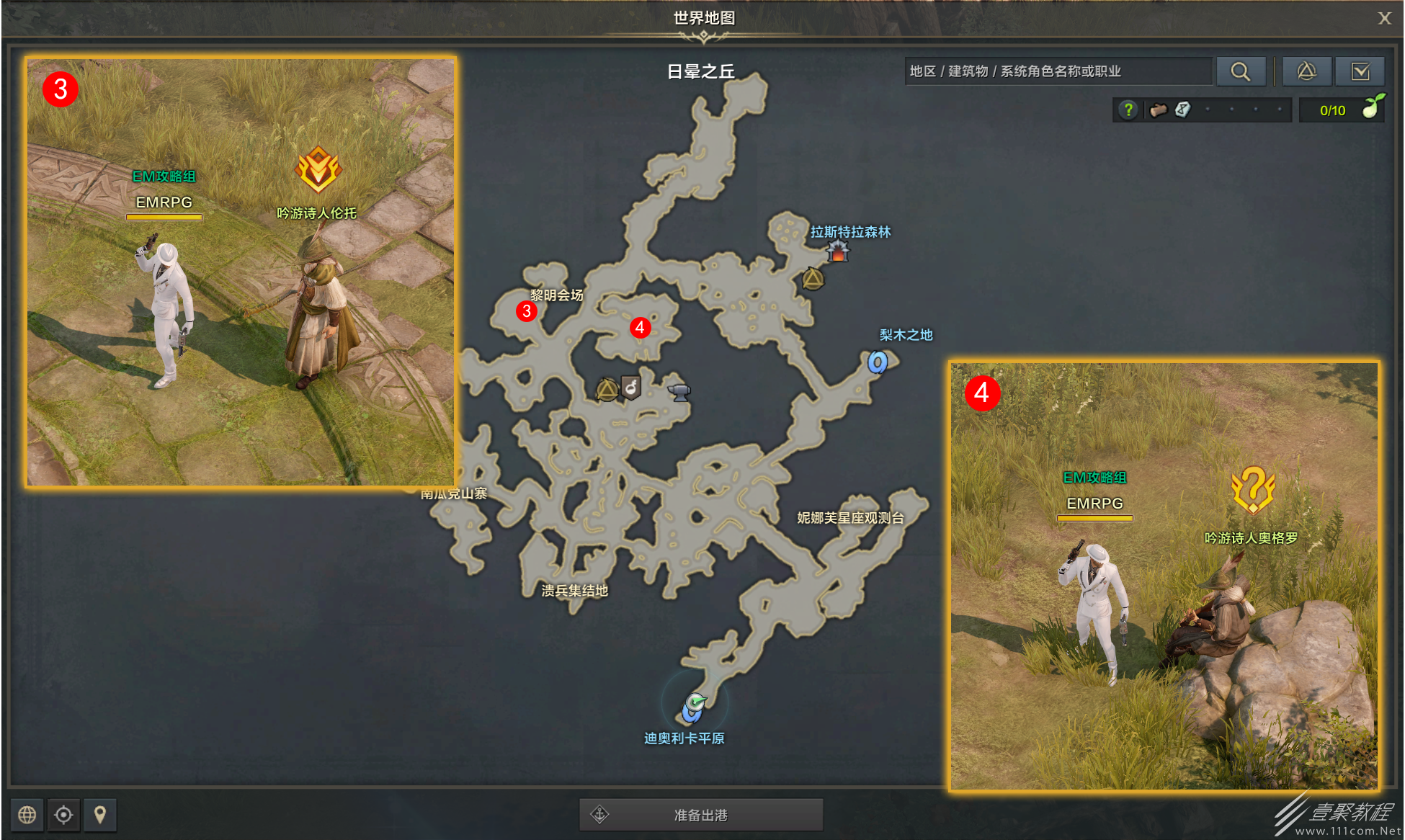Choose the 梨木之地 blue portal marker
Image resolution: width=1405 pixels, height=840 pixels.
877,362
